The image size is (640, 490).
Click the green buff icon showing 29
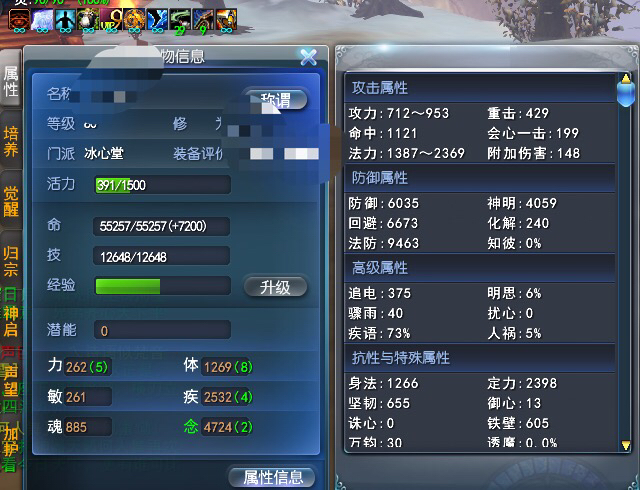tap(180, 17)
